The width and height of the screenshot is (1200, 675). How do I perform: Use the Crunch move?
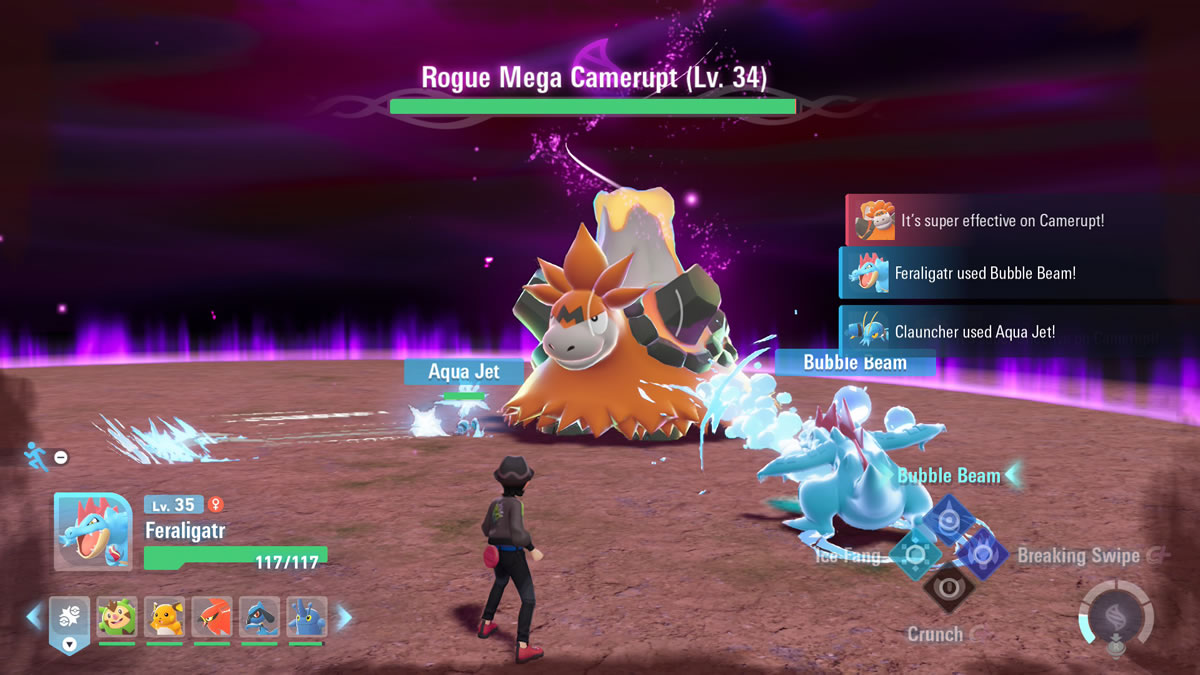[x=947, y=587]
